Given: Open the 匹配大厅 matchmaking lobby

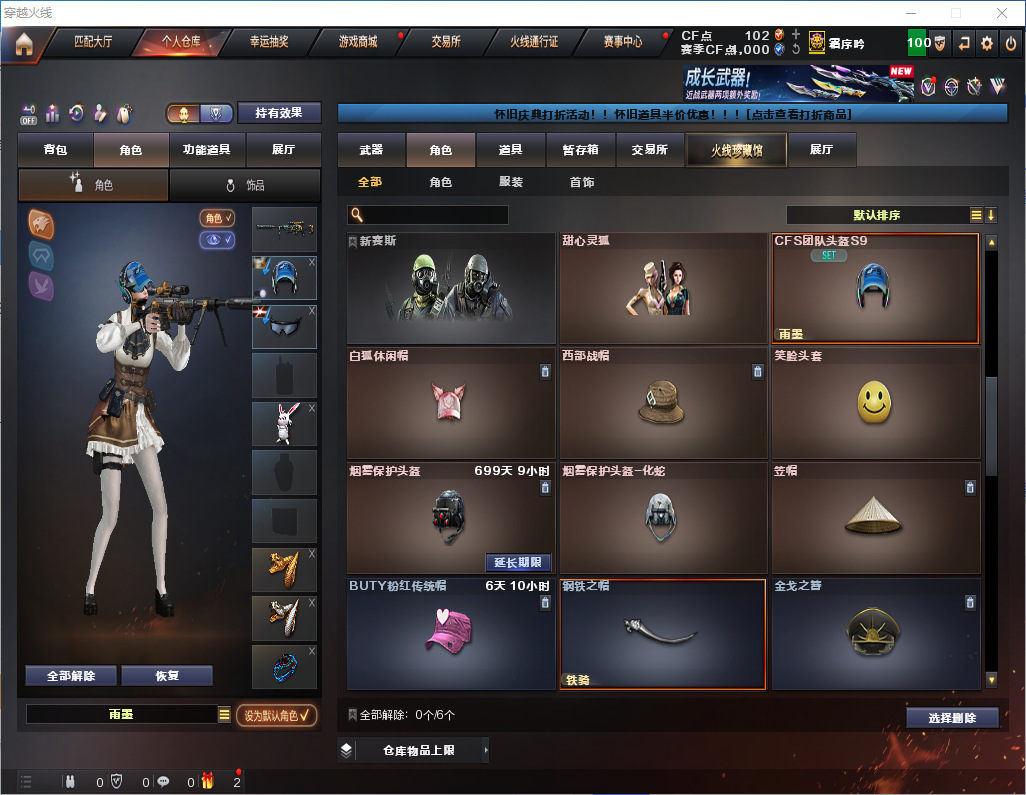Looking at the screenshot, I should tap(93, 42).
